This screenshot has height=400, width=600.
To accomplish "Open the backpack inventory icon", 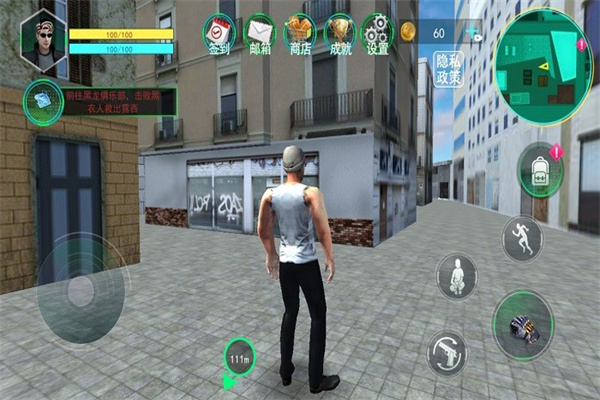I will 540,169.
